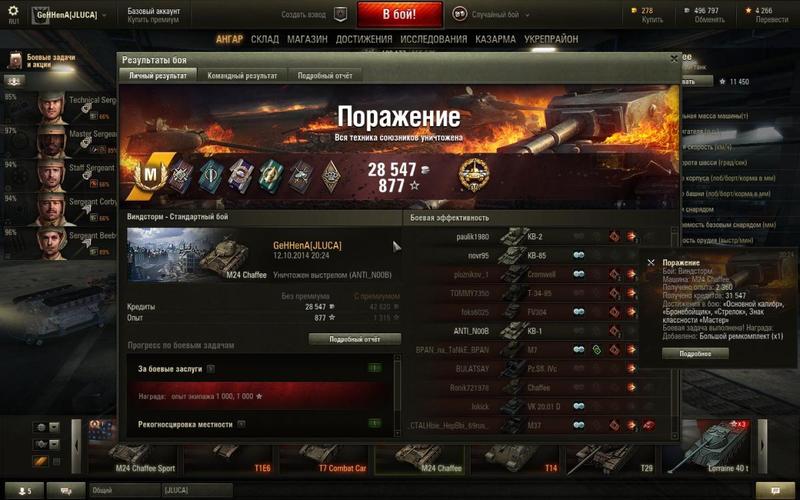800x500 pixels.
Task: Start battle with the red «В бой!» button
Action: [399, 15]
